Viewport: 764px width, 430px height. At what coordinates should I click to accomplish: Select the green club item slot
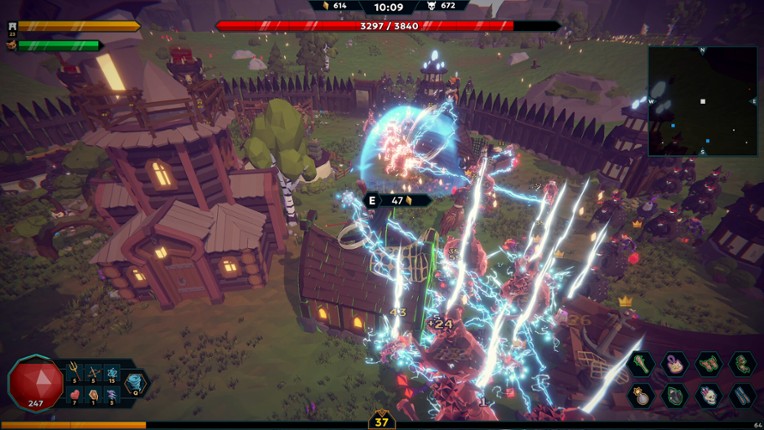point(641,364)
